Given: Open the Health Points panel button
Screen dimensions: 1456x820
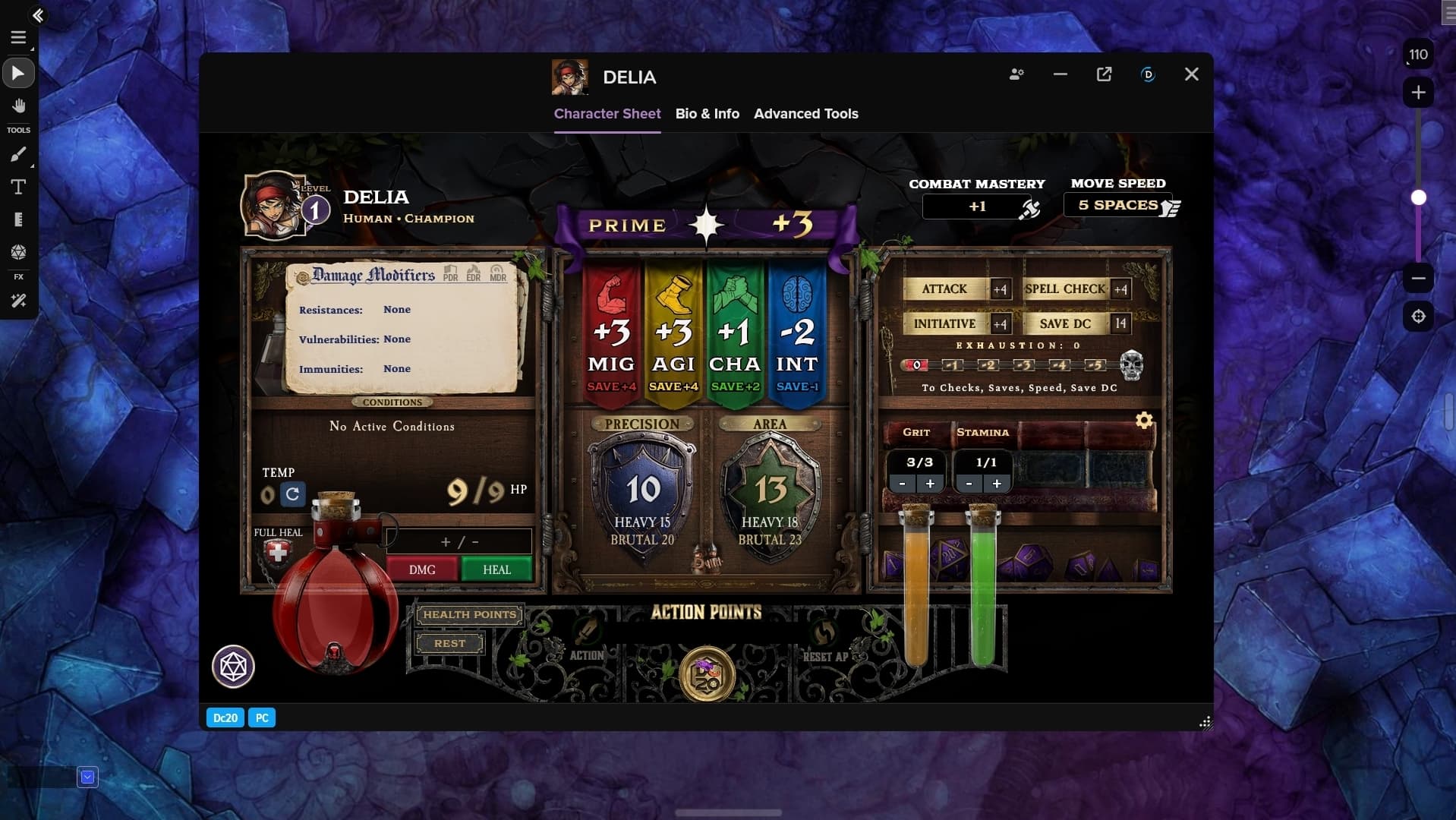Looking at the screenshot, I should [469, 614].
